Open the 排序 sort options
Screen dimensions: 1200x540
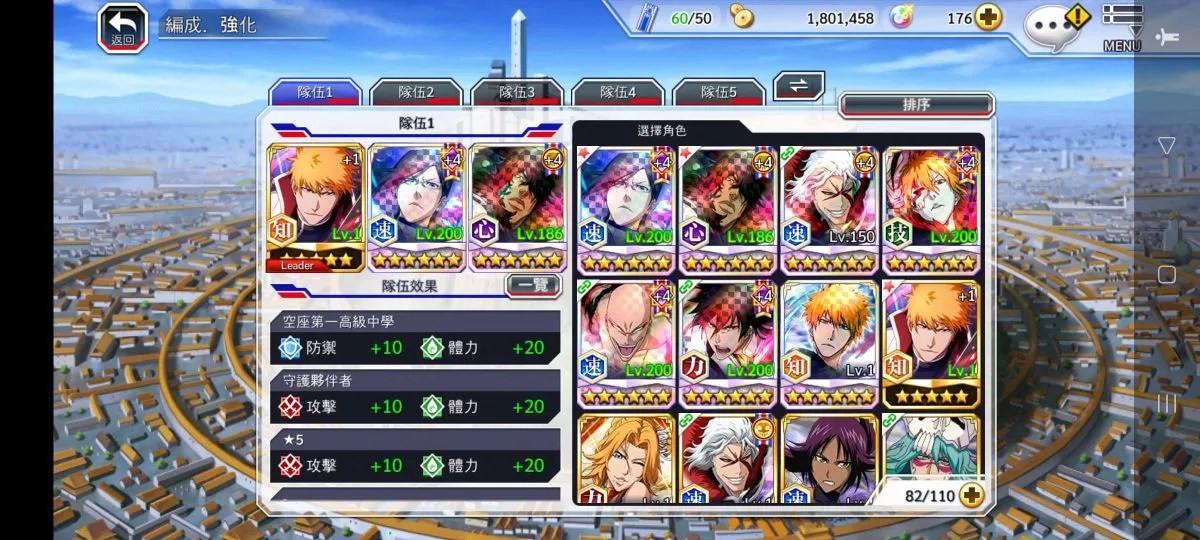click(x=916, y=105)
